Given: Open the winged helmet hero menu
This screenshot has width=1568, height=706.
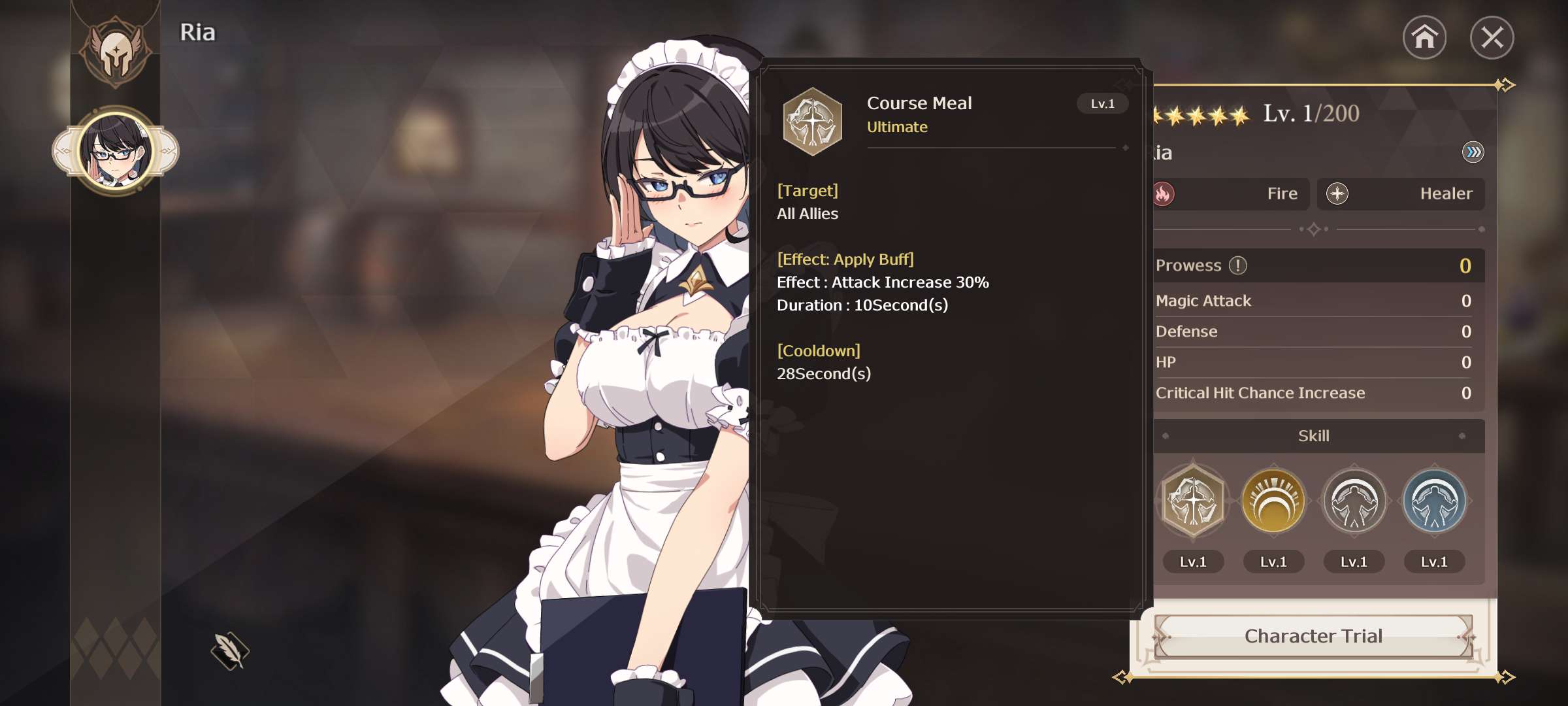Looking at the screenshot, I should pos(116,51).
